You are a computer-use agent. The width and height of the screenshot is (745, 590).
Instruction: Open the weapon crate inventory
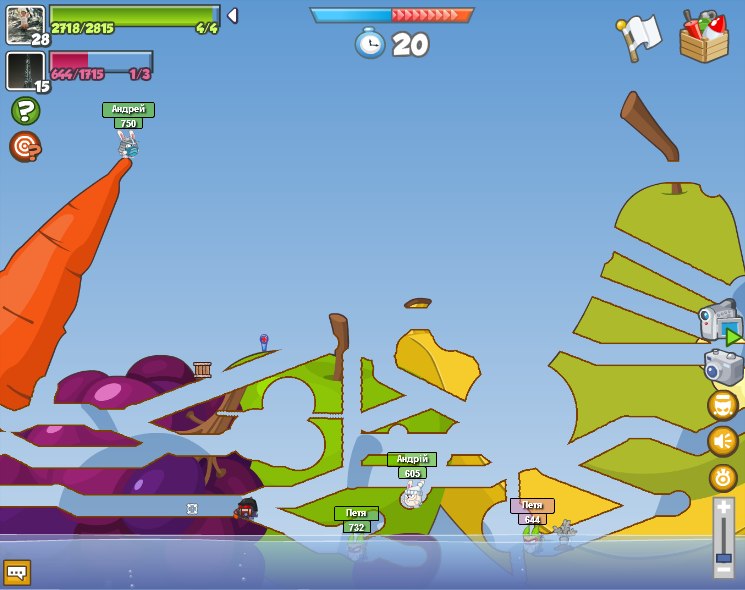[704, 37]
